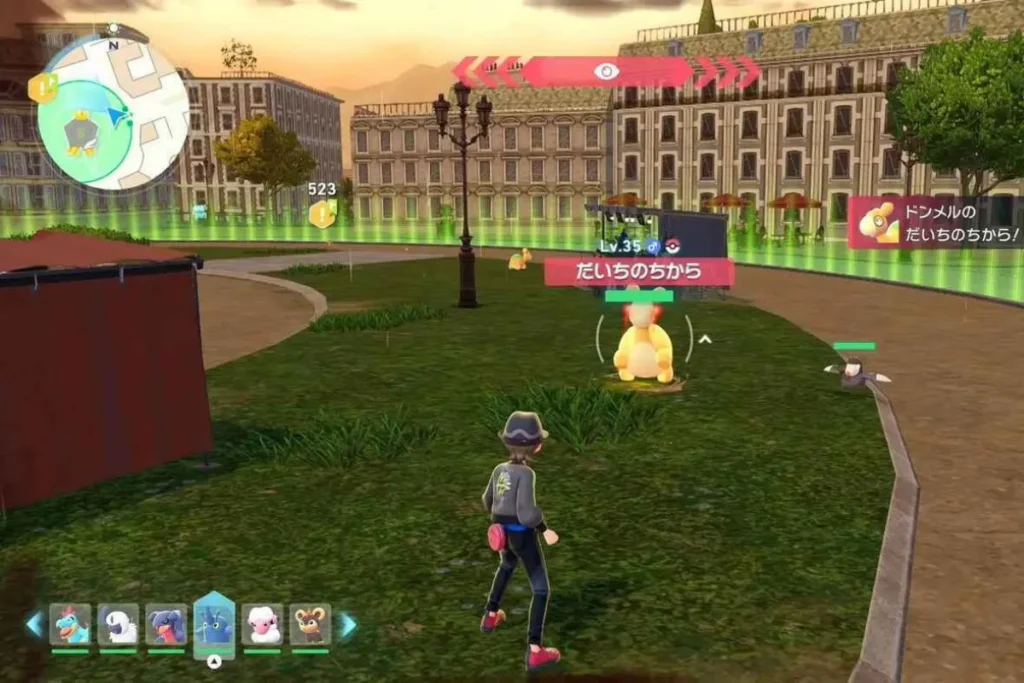Click the right arrow beside the party bar
The image size is (1024, 683).
click(348, 625)
